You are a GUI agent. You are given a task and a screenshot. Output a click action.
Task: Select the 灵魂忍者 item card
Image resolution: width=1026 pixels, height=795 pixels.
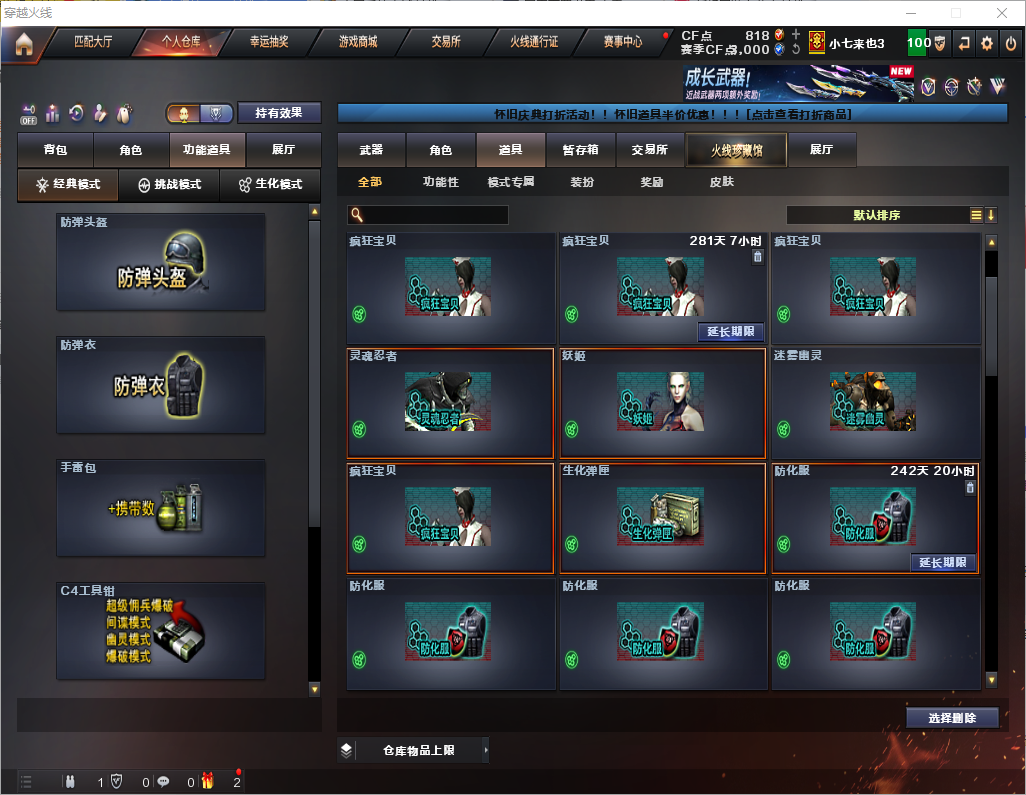click(450, 402)
